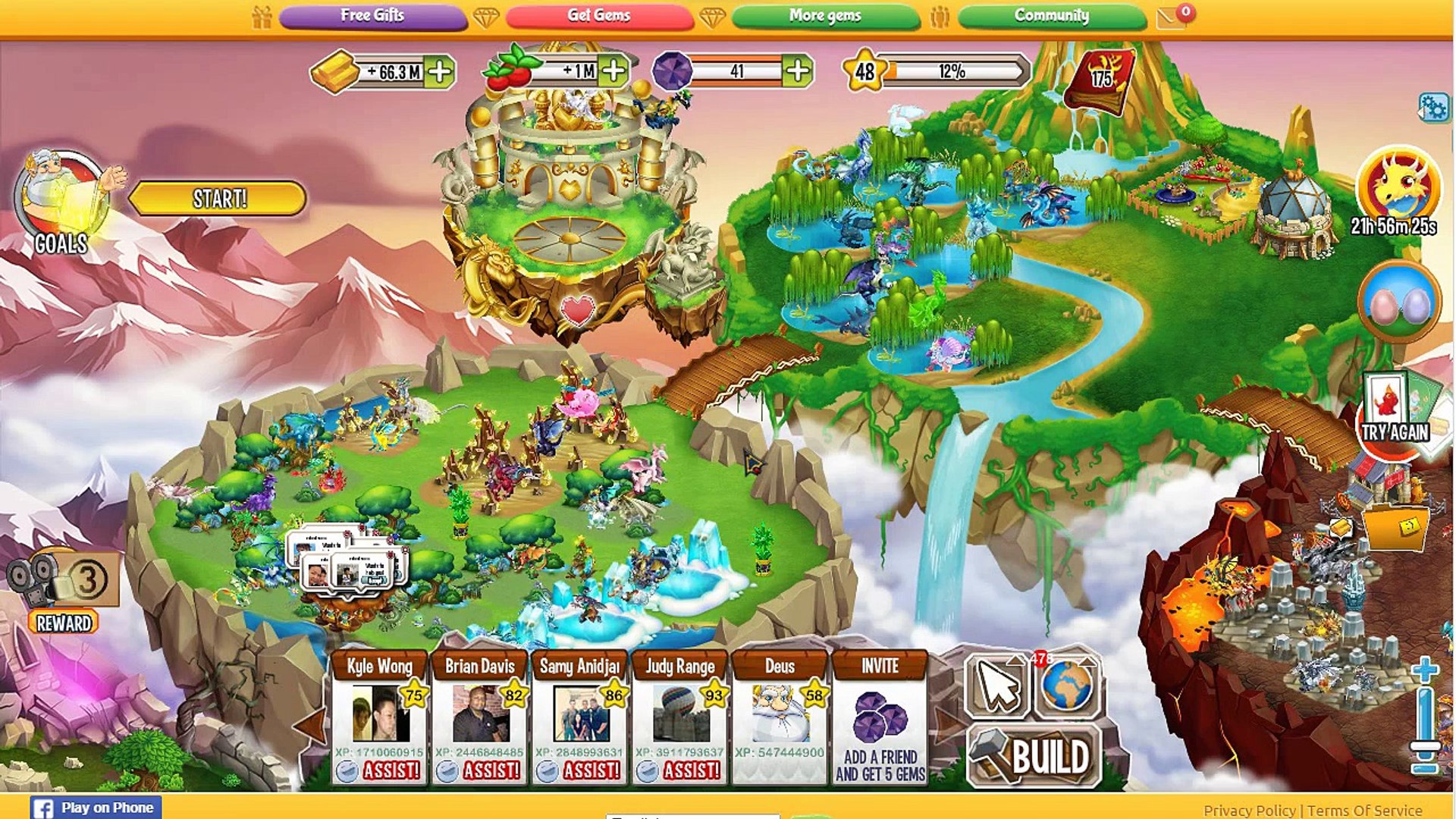
Task: Assist friend Judy Range
Action: (x=690, y=770)
